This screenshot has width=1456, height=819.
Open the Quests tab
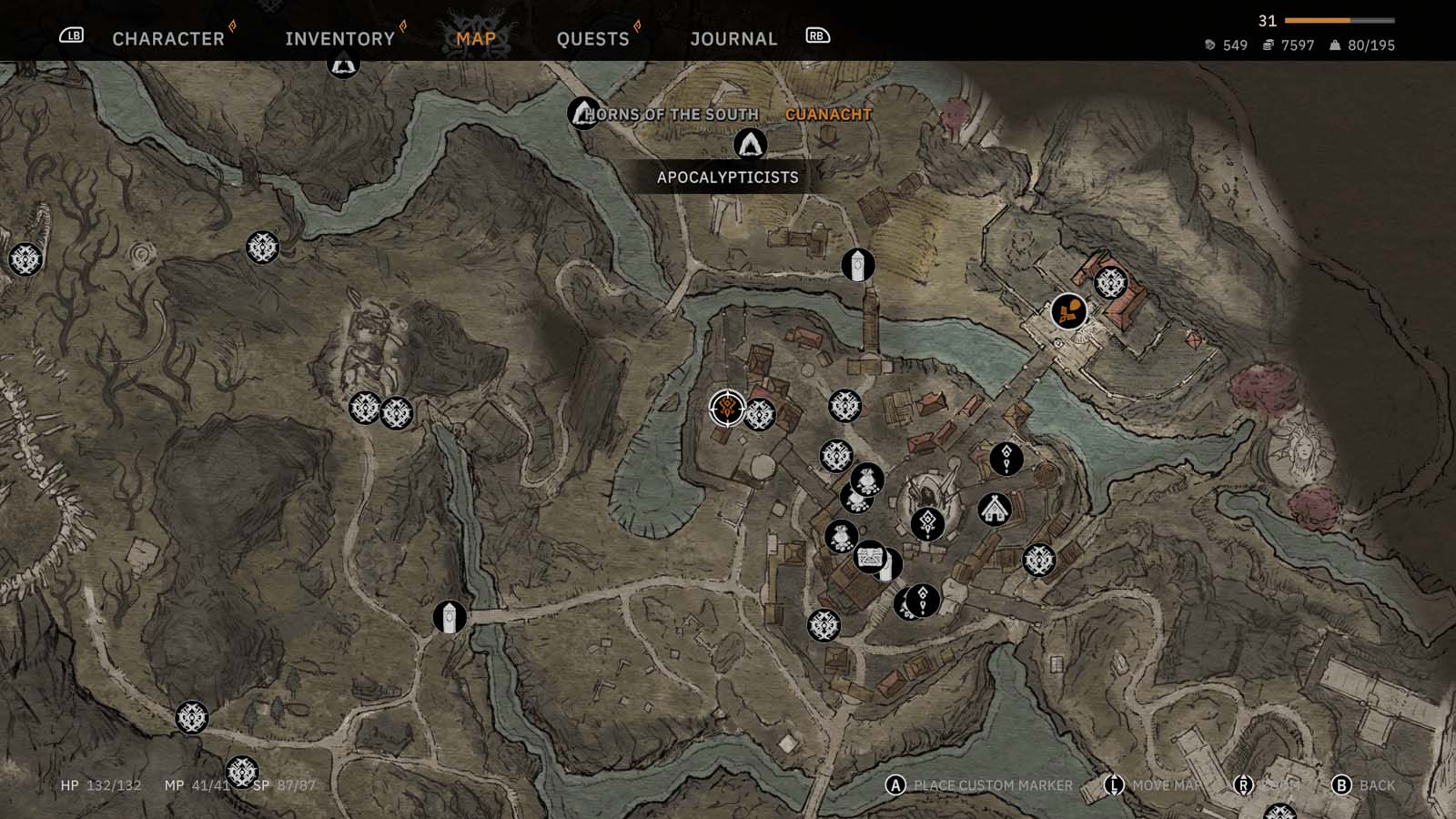coord(592,38)
